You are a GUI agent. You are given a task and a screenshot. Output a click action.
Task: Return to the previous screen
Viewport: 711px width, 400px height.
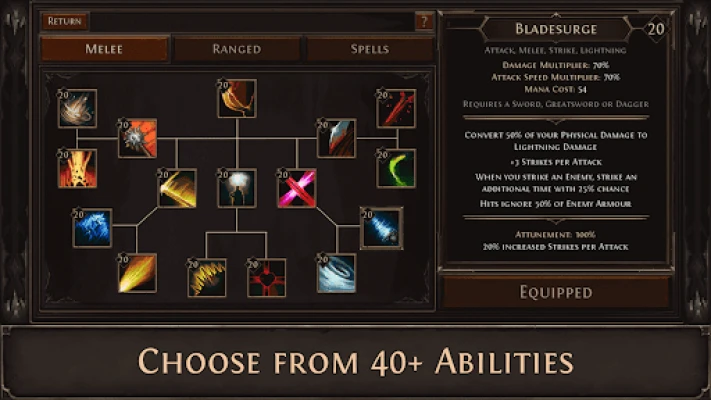click(x=66, y=21)
